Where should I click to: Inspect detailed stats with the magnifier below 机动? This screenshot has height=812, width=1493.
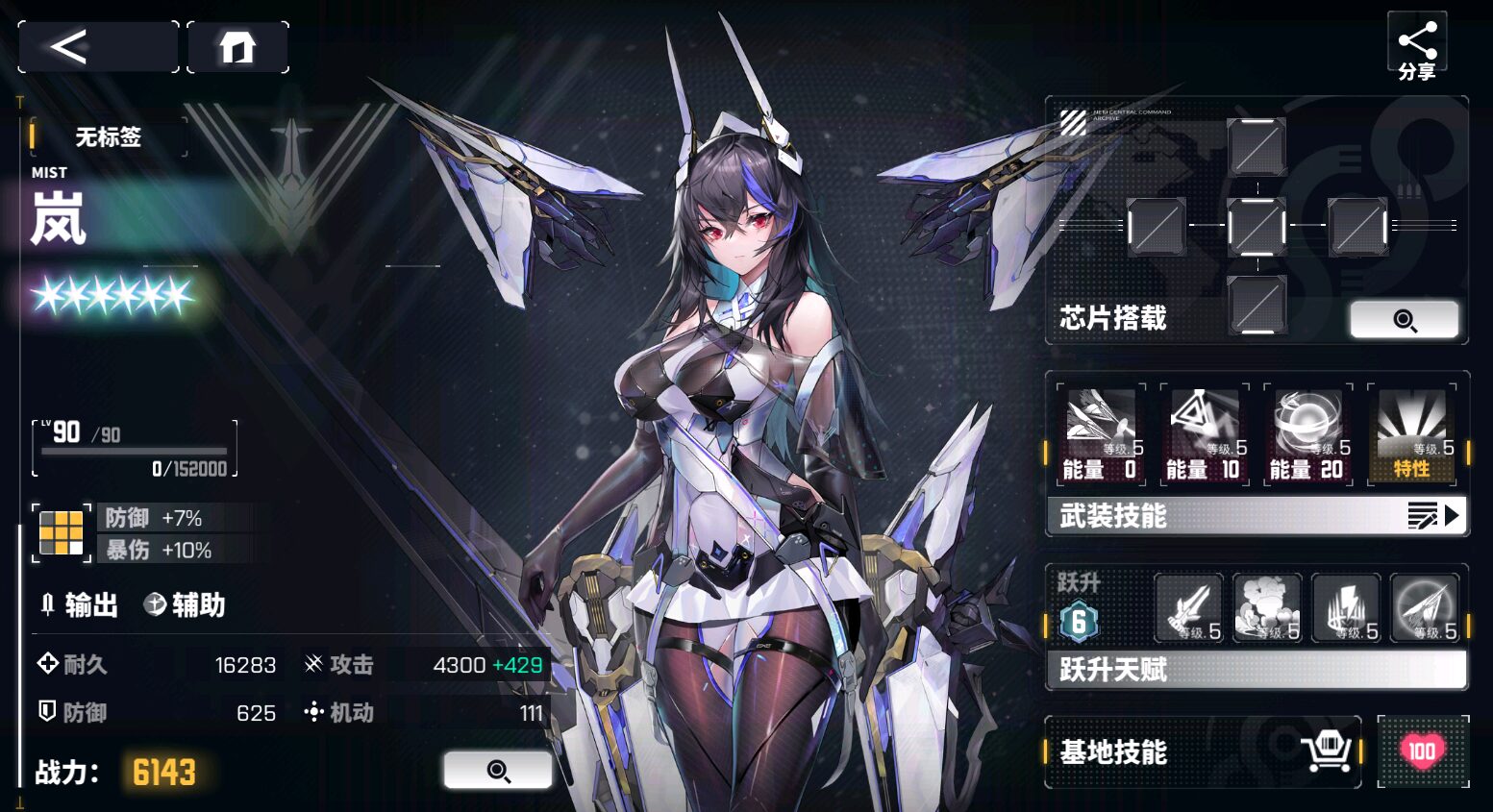(497, 771)
